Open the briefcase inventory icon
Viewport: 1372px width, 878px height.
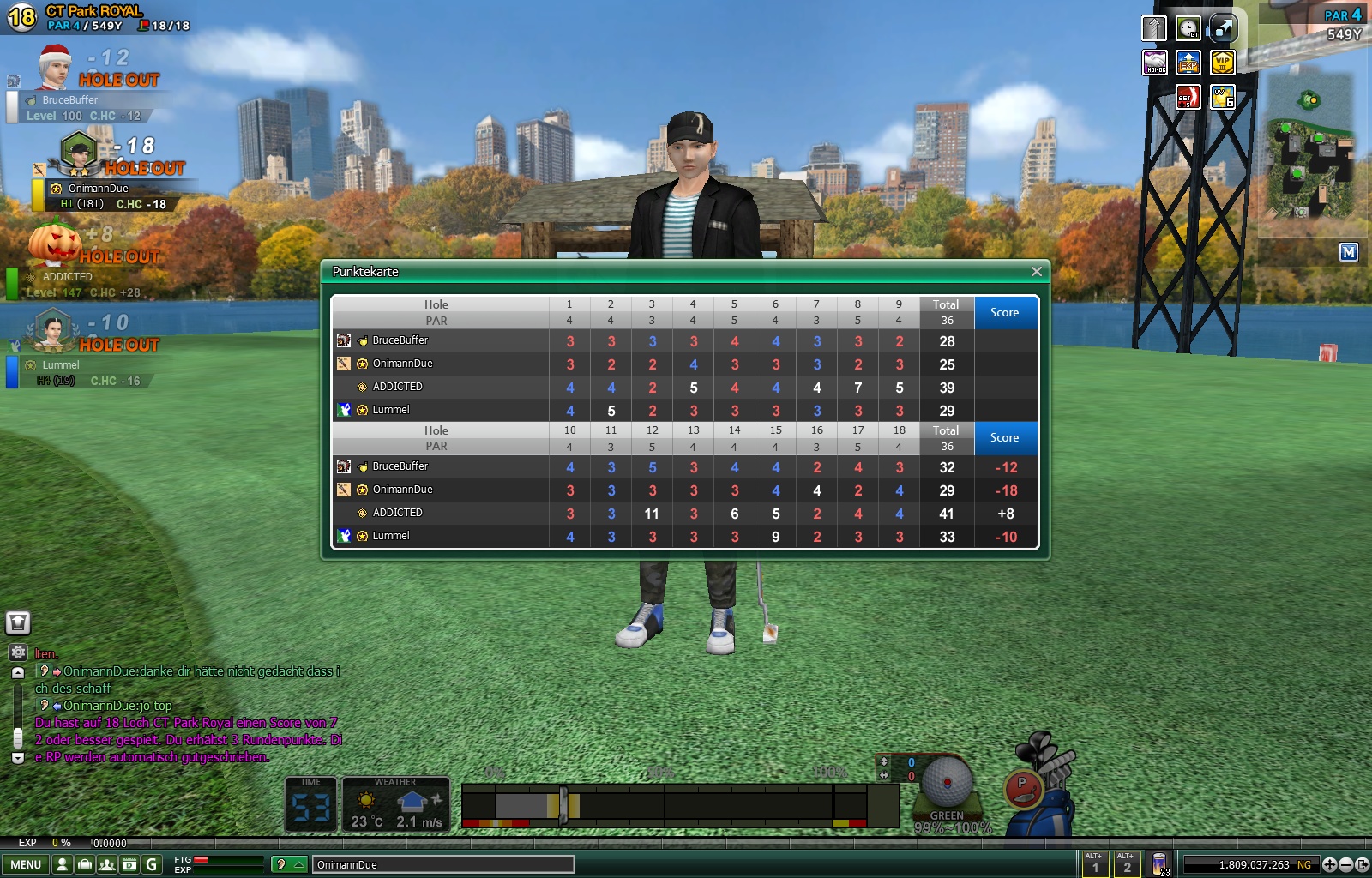pyautogui.click(x=85, y=864)
